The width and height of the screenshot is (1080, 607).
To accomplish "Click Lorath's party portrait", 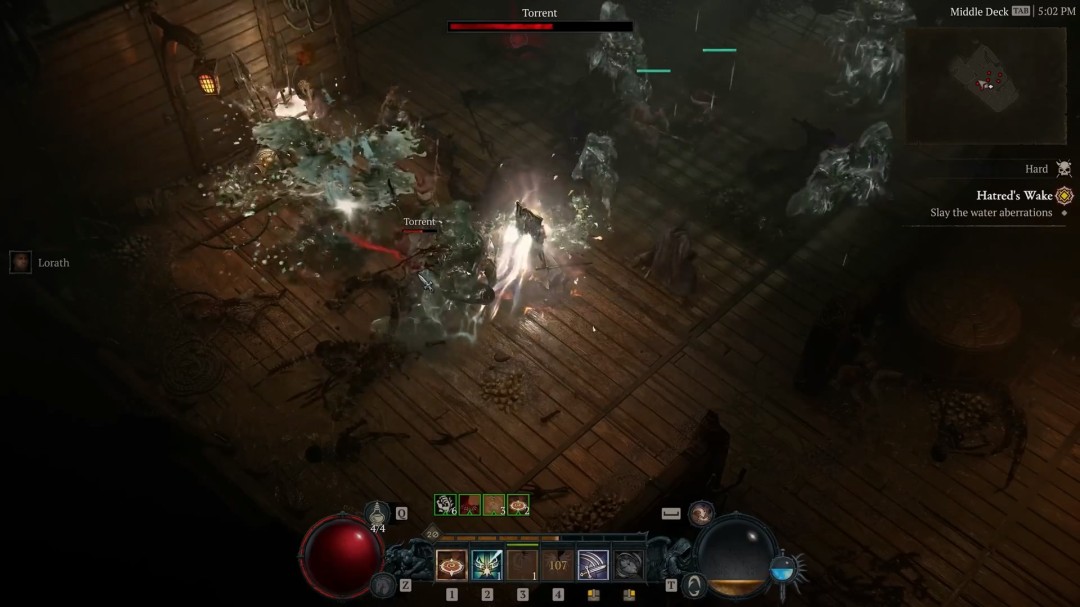I will tap(20, 262).
